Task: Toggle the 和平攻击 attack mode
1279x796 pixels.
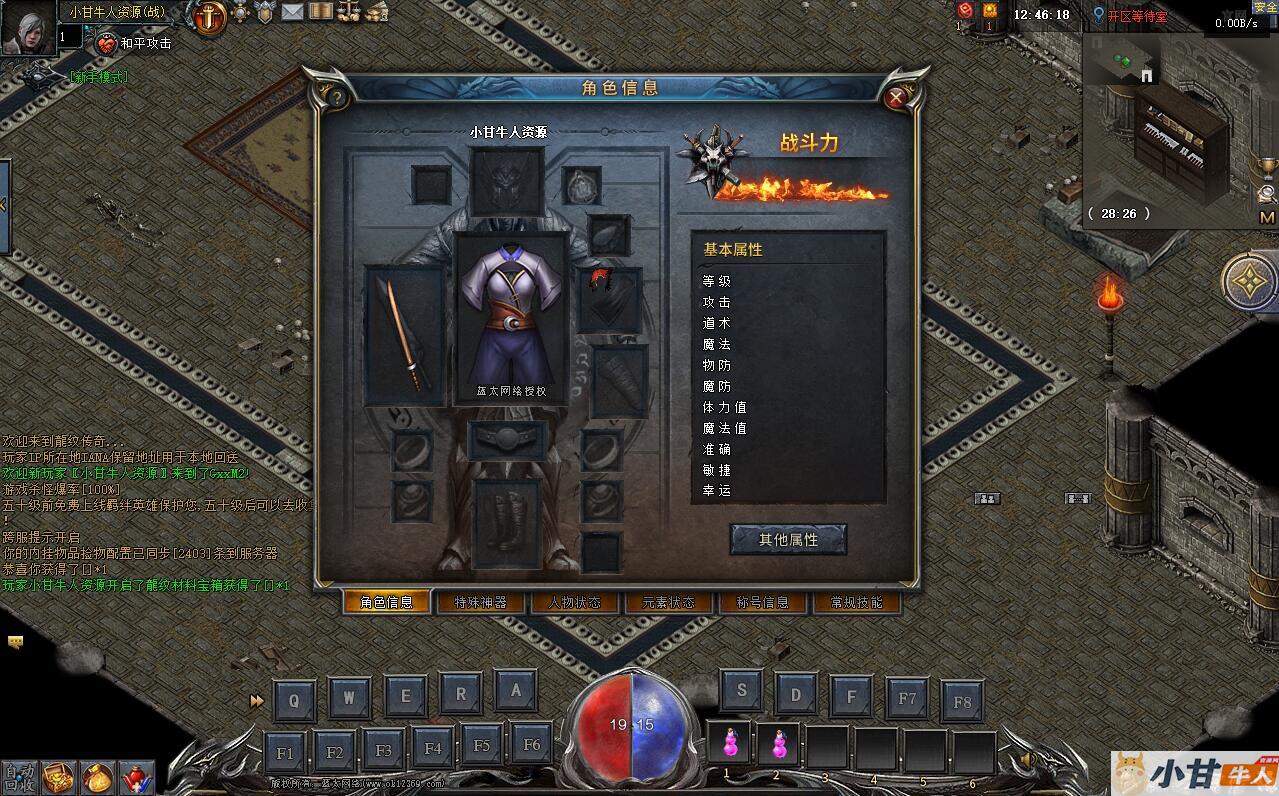Action: pyautogui.click(x=134, y=43)
